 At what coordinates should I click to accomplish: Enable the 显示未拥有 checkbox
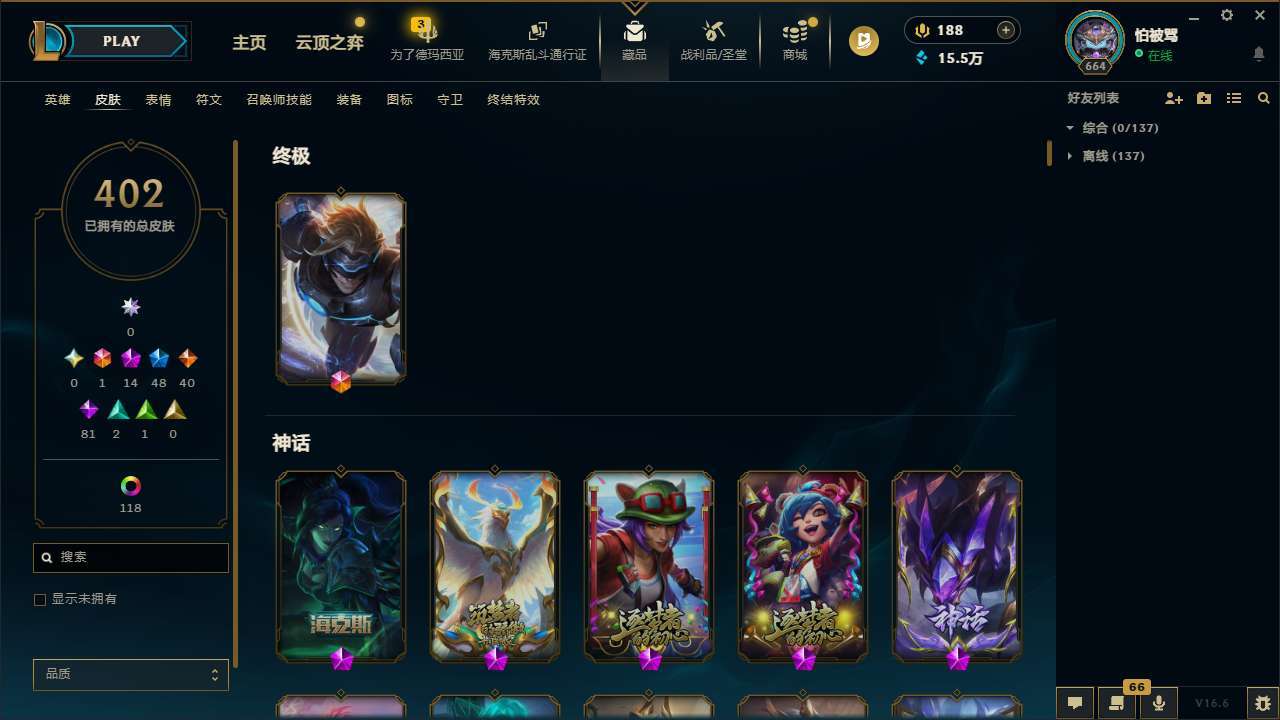[40, 599]
